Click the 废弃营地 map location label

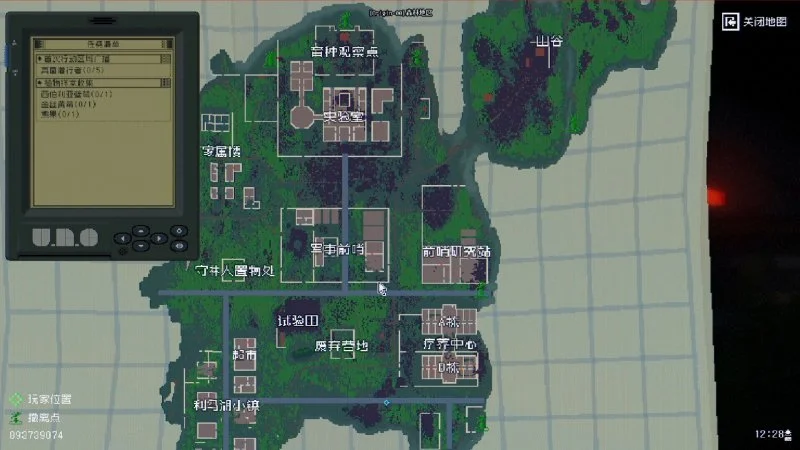point(342,346)
